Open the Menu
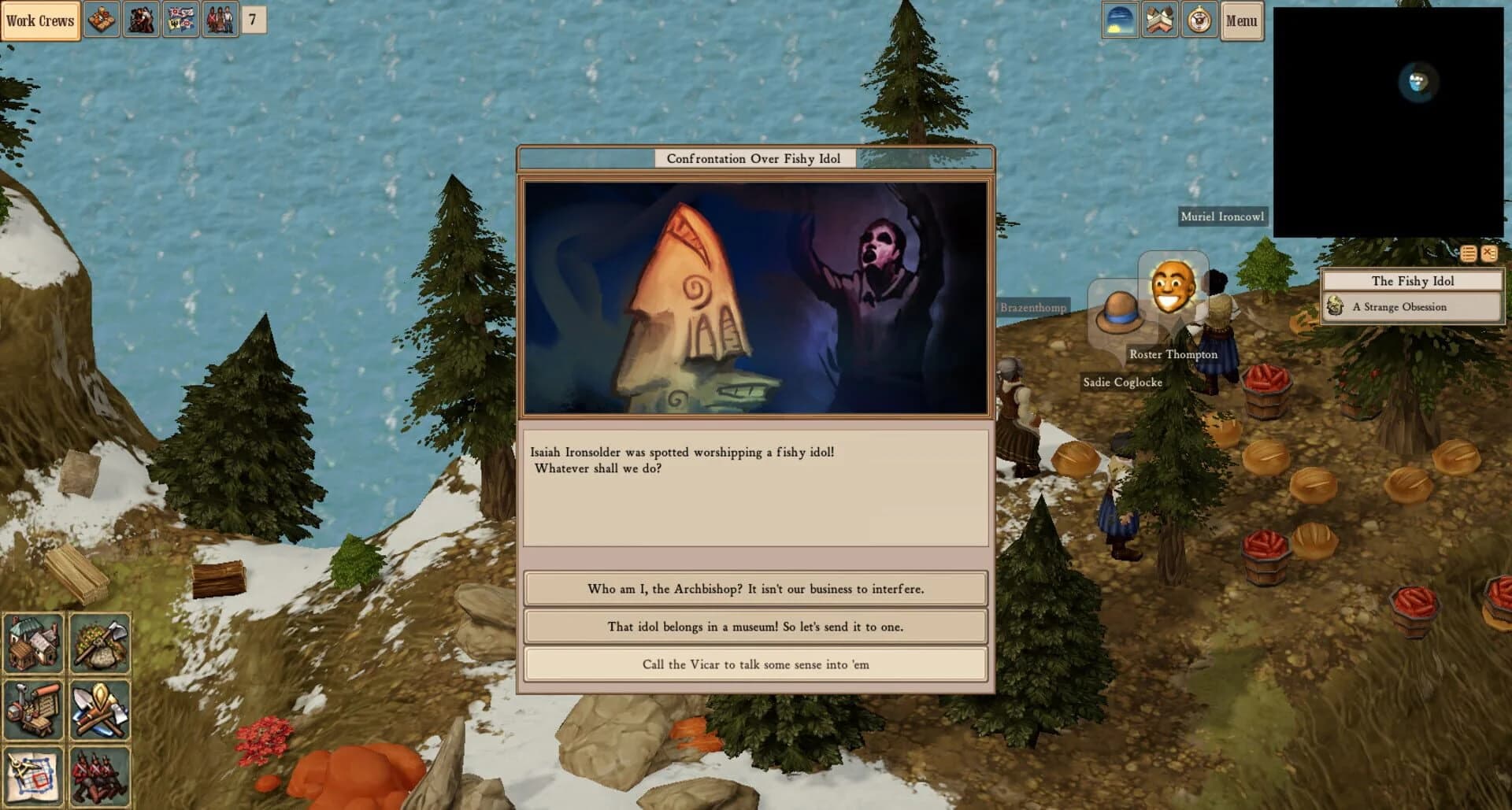The height and width of the screenshot is (810, 1512). click(1242, 21)
